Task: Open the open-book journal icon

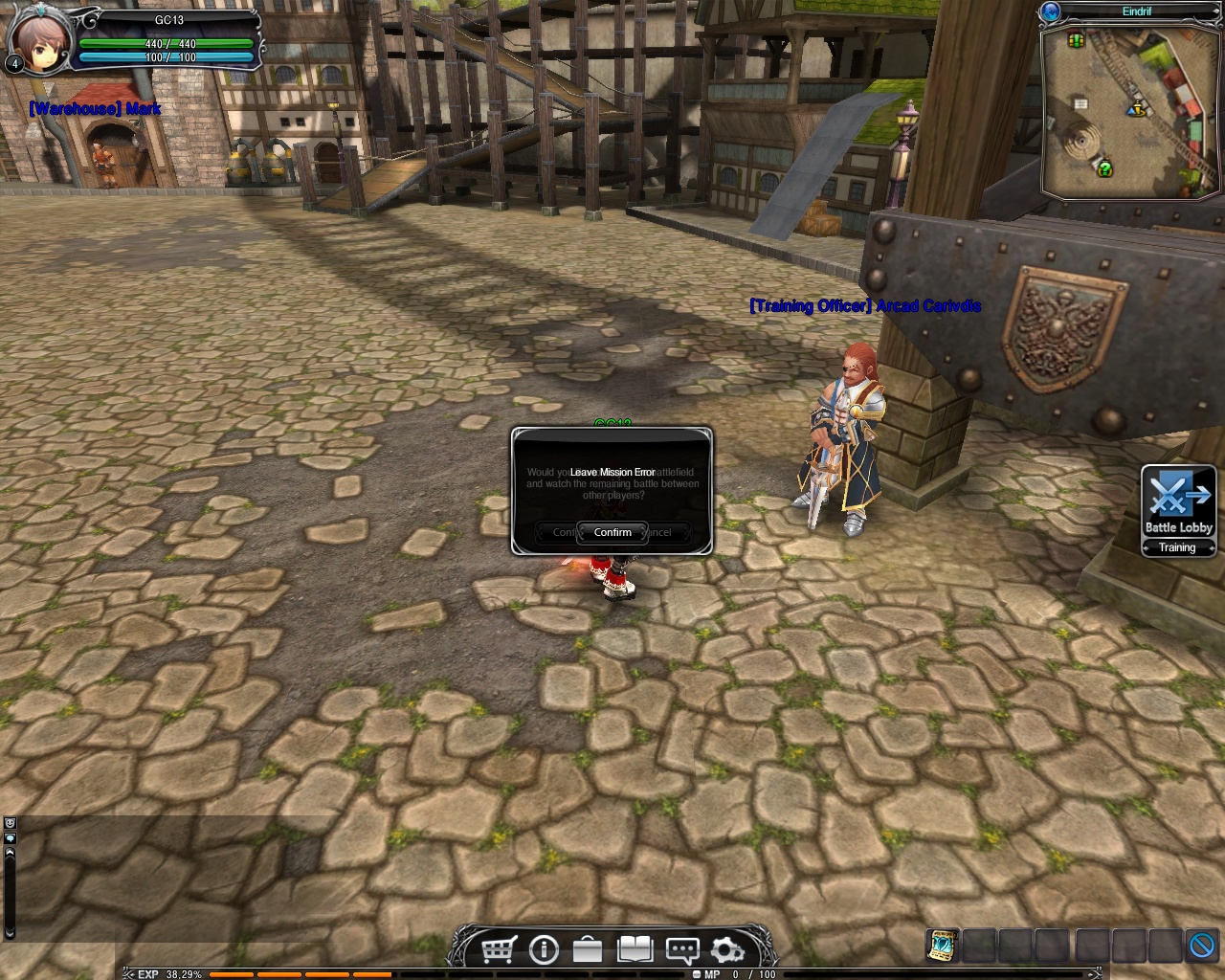Action: (635, 949)
